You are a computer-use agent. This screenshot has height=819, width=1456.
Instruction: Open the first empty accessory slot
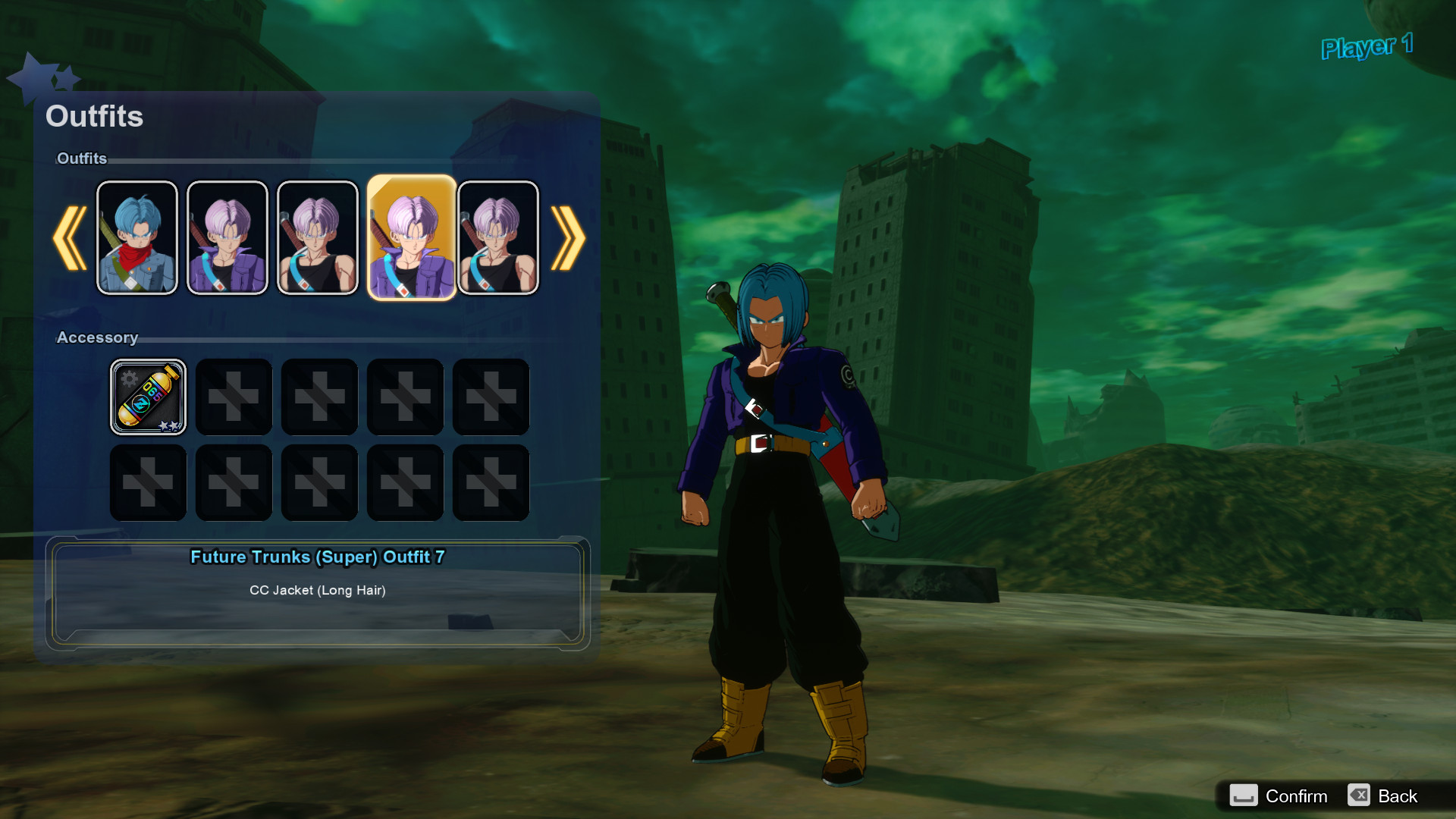234,396
